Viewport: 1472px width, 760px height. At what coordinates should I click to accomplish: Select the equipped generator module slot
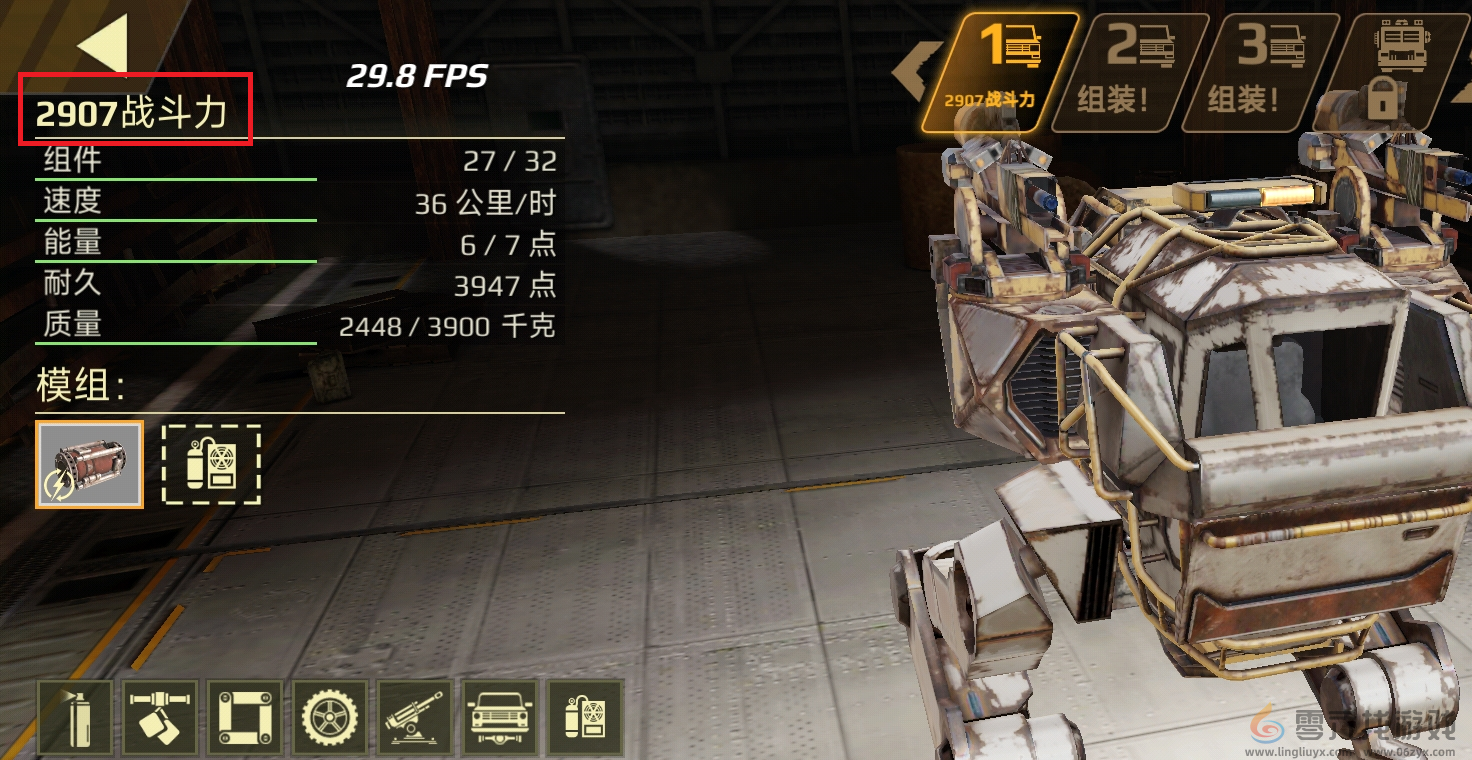click(x=90, y=464)
